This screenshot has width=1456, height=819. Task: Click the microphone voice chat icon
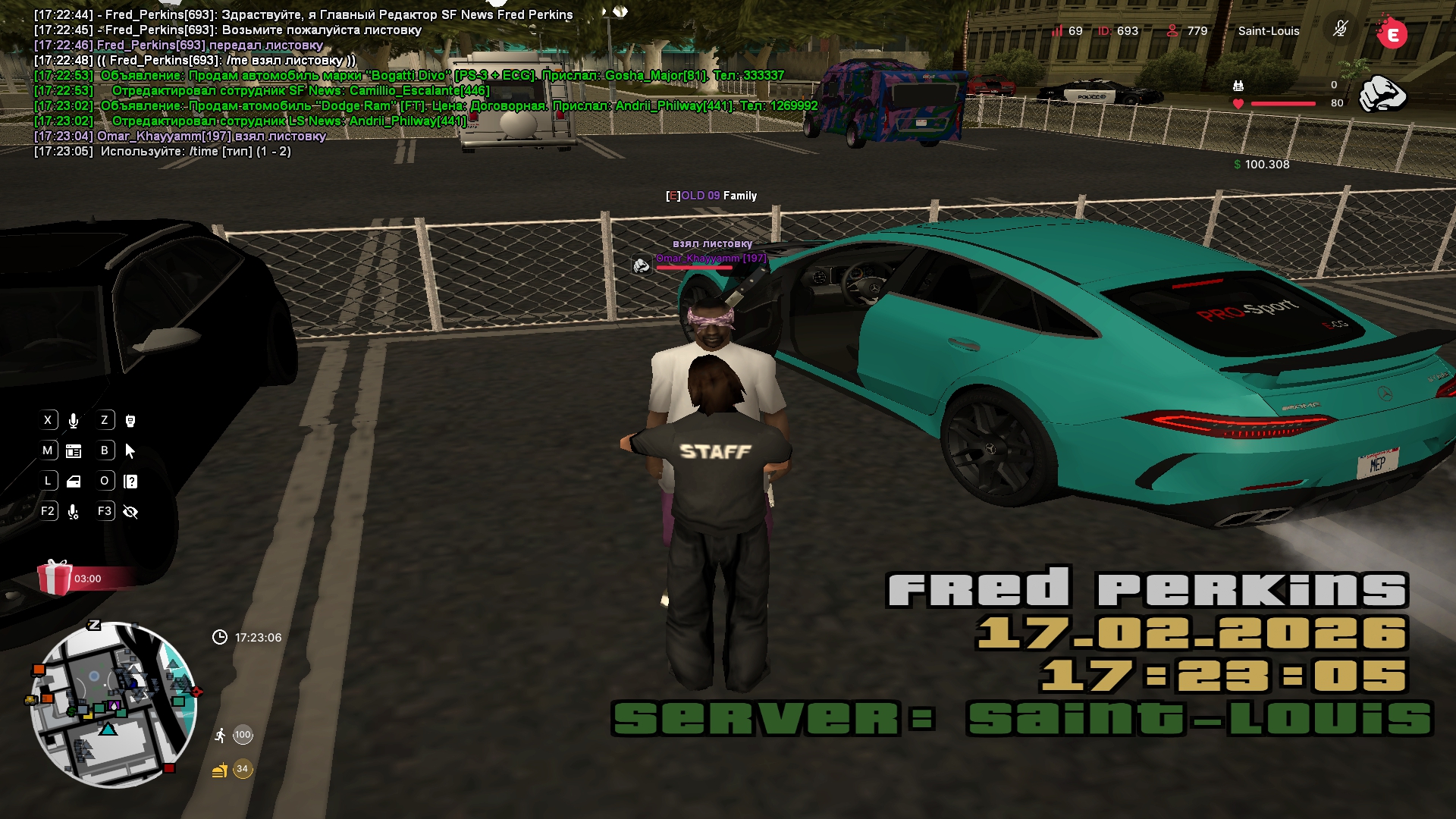(x=74, y=421)
